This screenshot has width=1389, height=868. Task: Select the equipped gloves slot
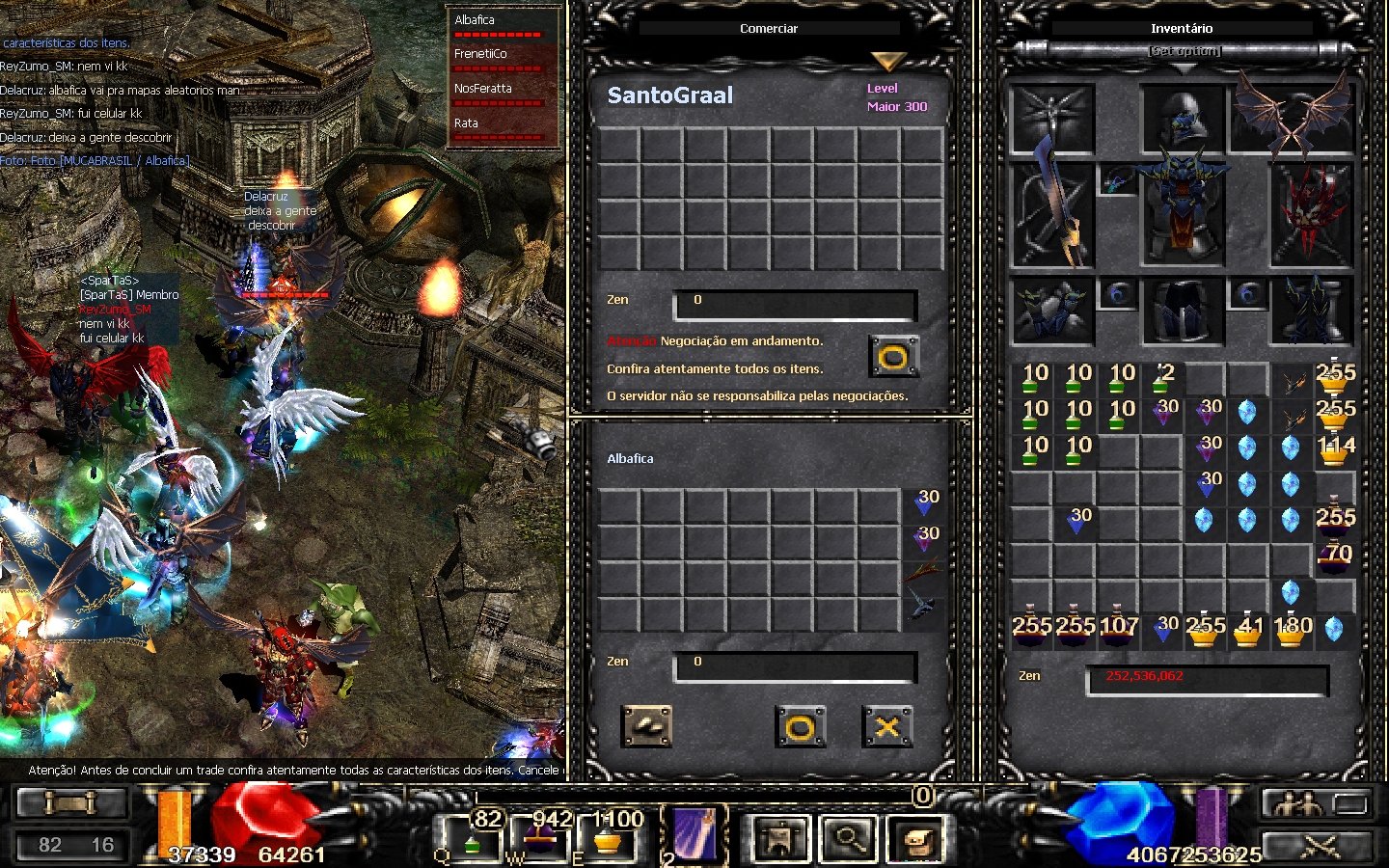point(1051,311)
